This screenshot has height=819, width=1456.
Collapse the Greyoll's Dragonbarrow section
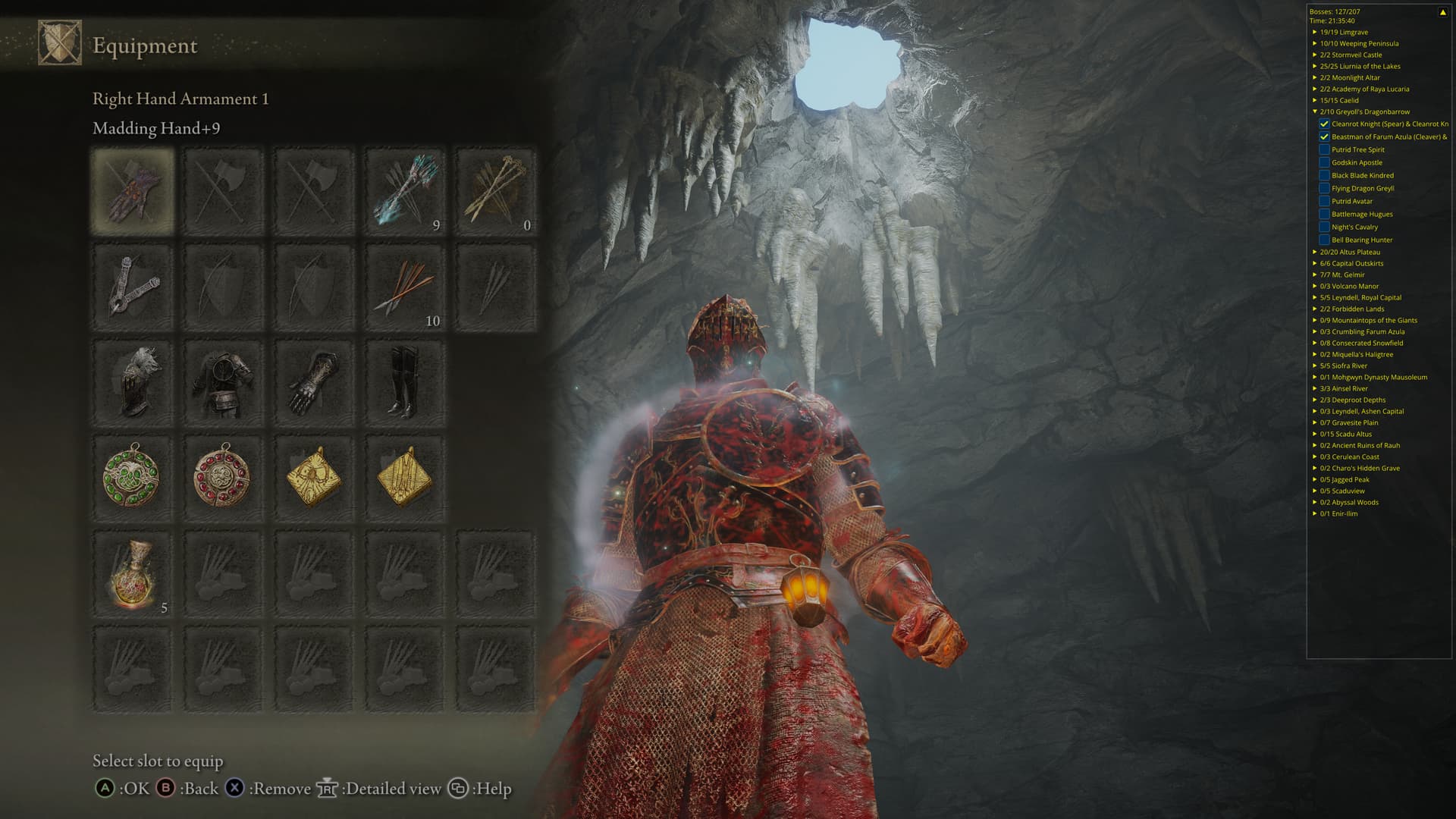point(1315,111)
